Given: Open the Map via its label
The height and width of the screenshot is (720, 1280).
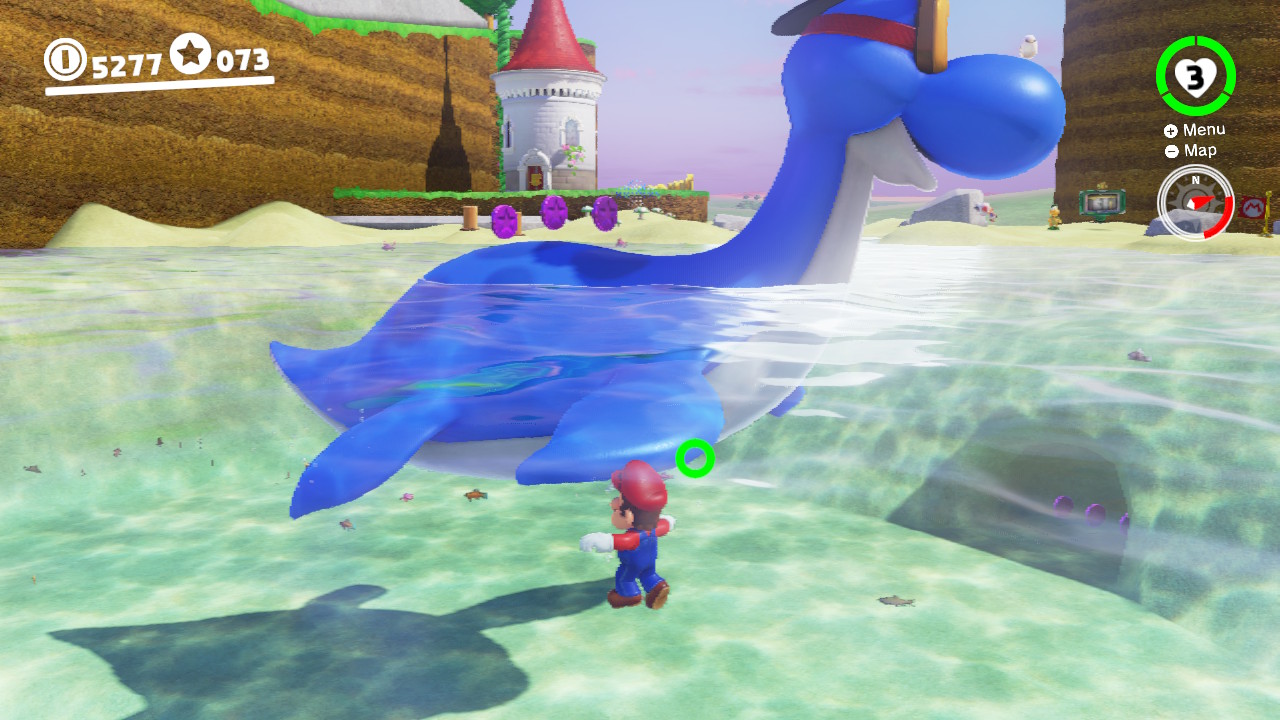Looking at the screenshot, I should pyautogui.click(x=1199, y=150).
